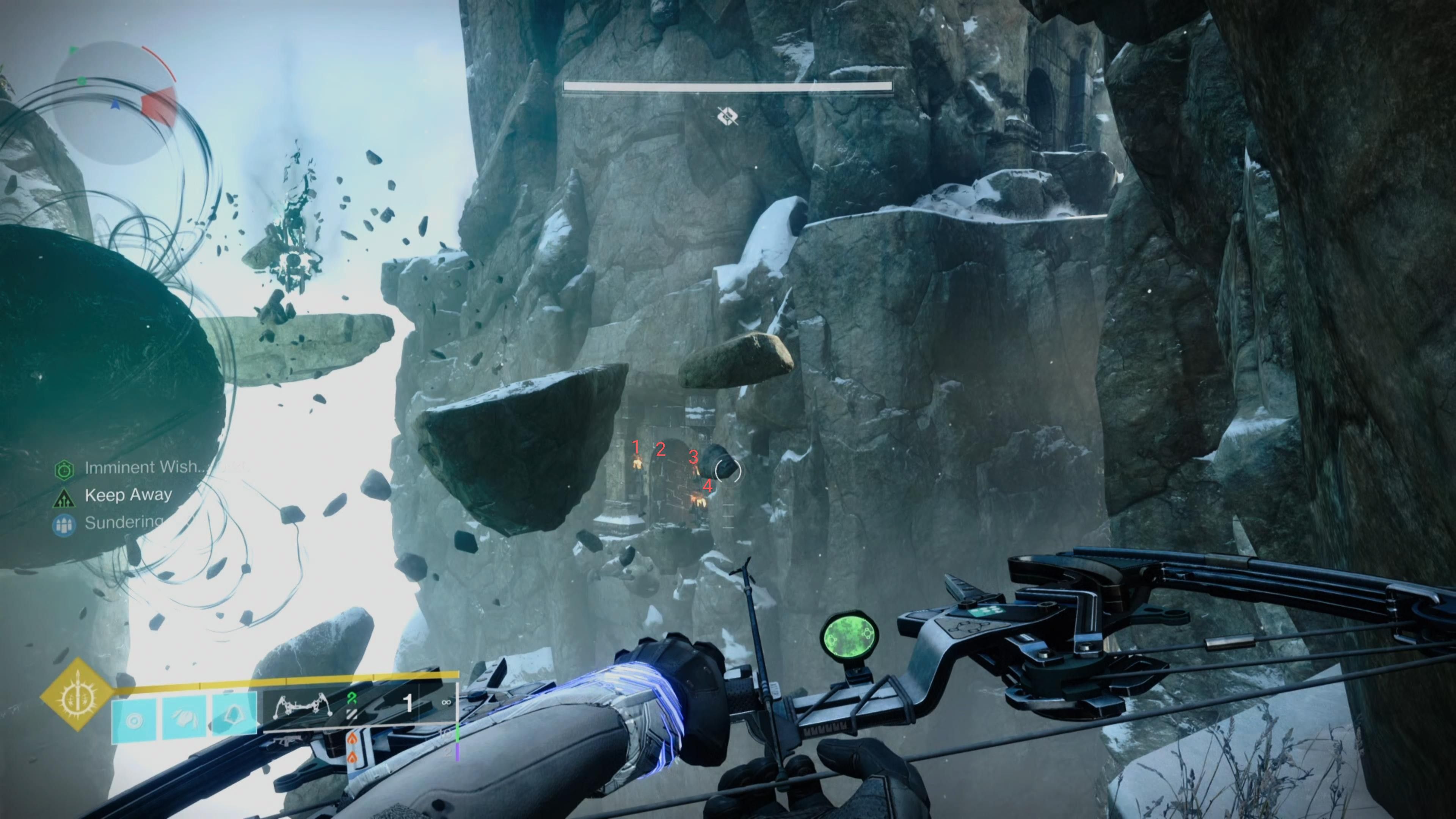This screenshot has width=1456, height=819.
Task: Use the grenade ability icon
Action: (x=134, y=721)
